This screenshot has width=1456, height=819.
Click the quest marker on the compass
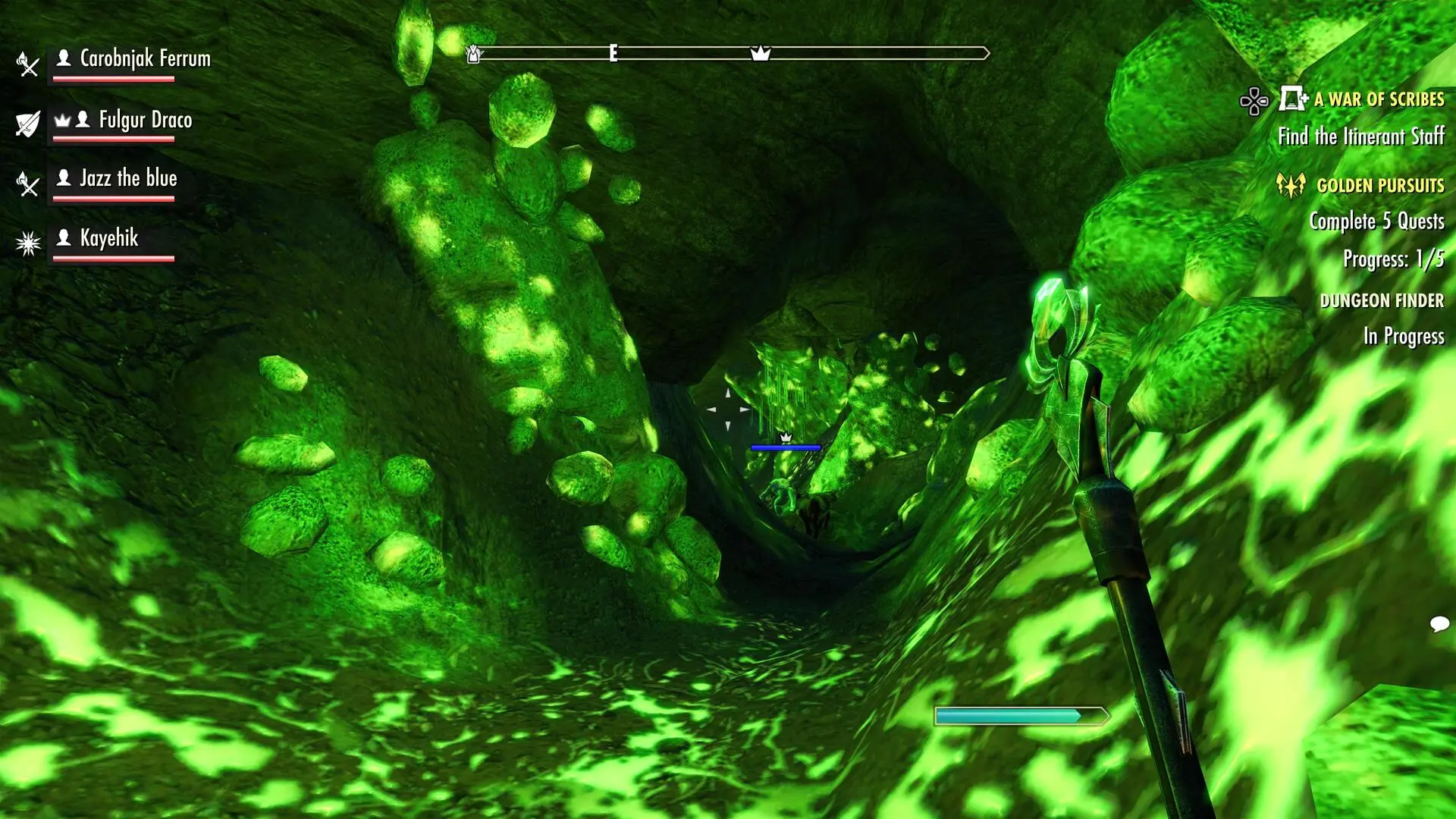(473, 54)
